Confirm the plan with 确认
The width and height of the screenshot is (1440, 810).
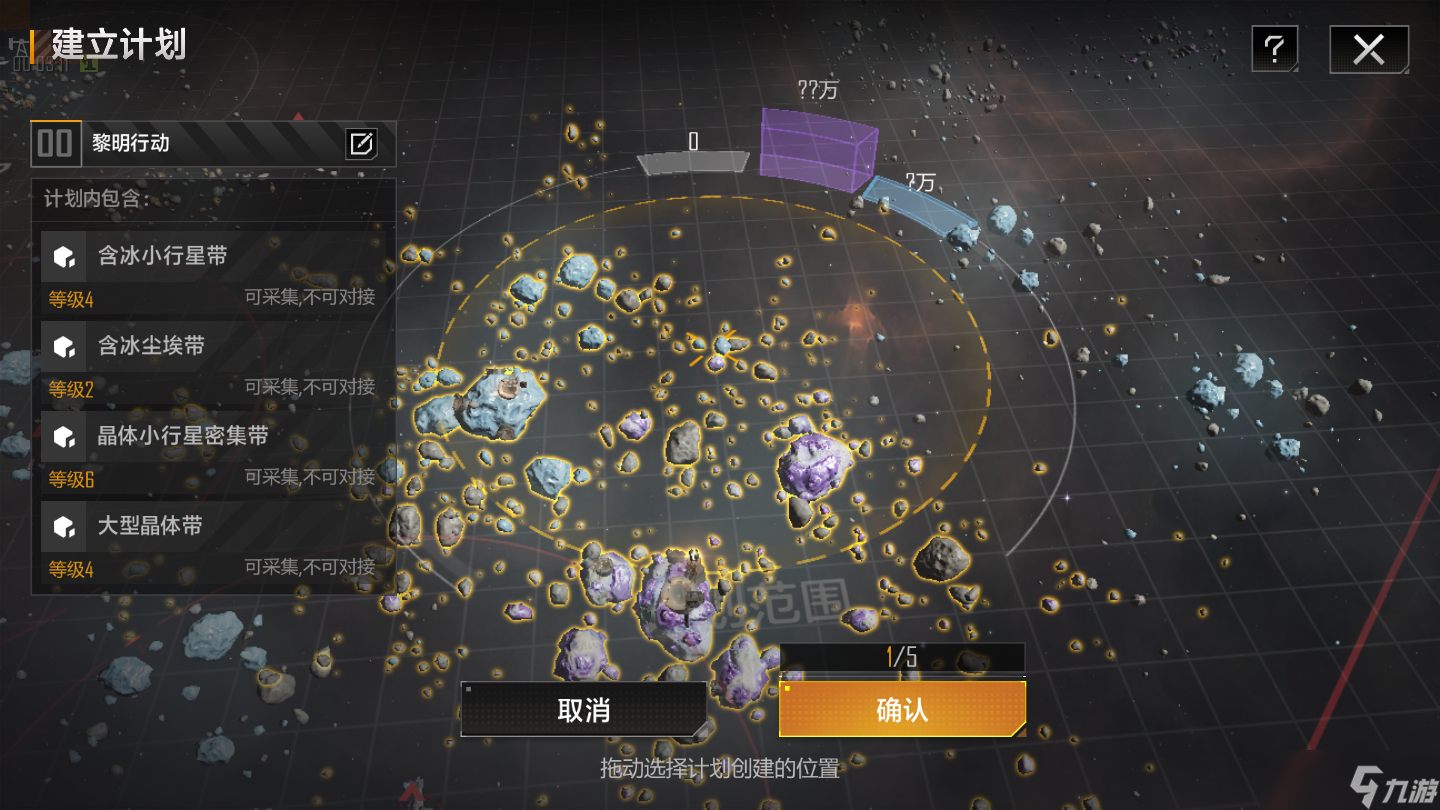pos(902,710)
